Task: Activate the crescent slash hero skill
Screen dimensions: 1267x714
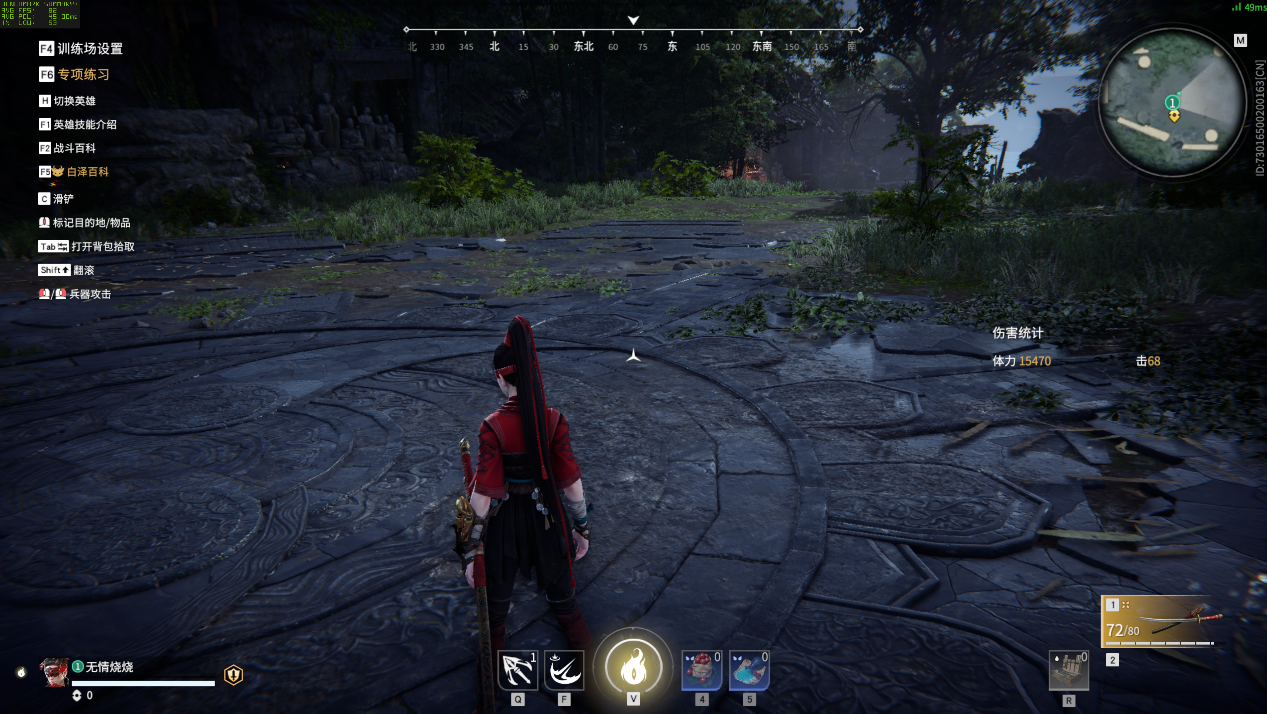Action: (x=564, y=670)
